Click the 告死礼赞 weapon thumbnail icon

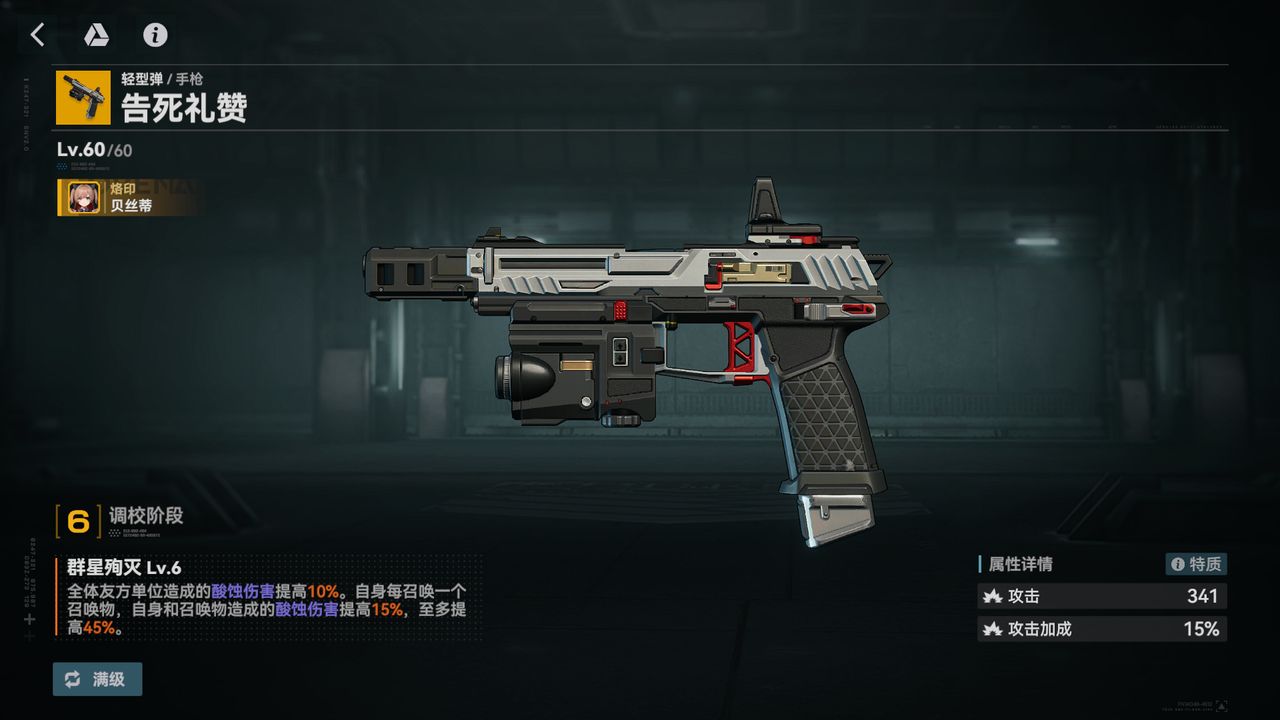click(x=83, y=98)
